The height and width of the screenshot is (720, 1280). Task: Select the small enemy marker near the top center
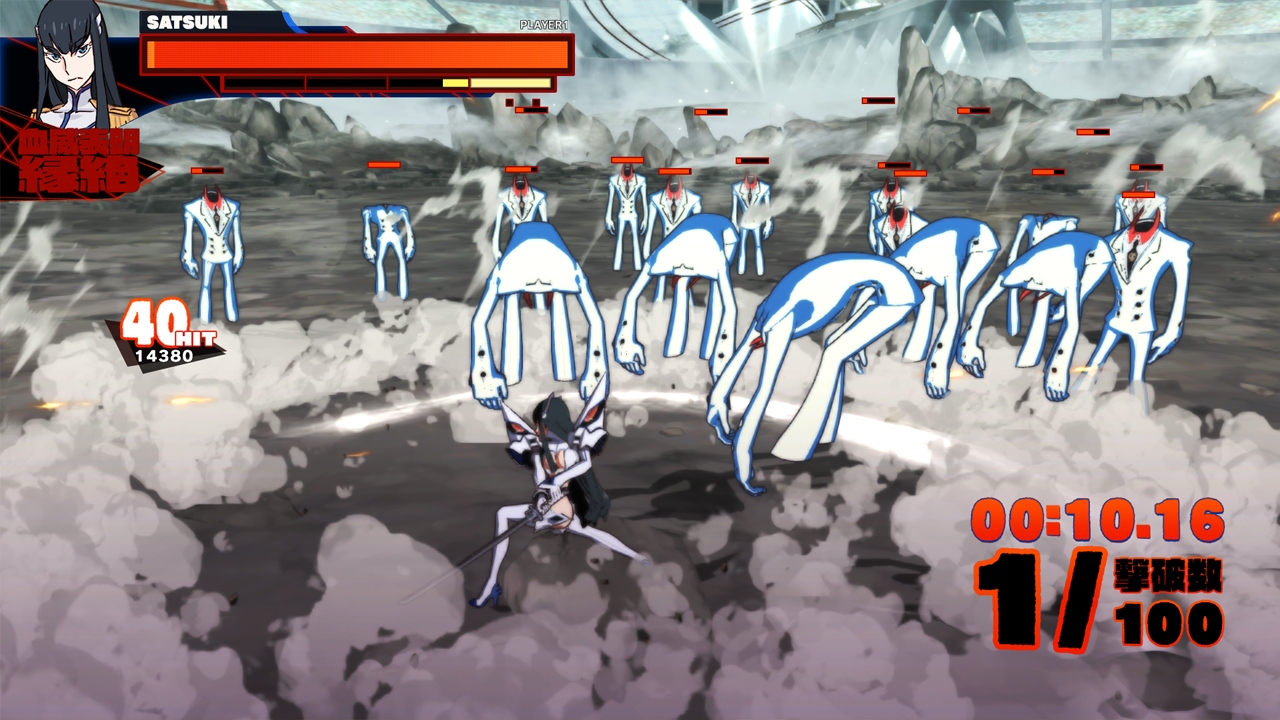click(x=712, y=110)
